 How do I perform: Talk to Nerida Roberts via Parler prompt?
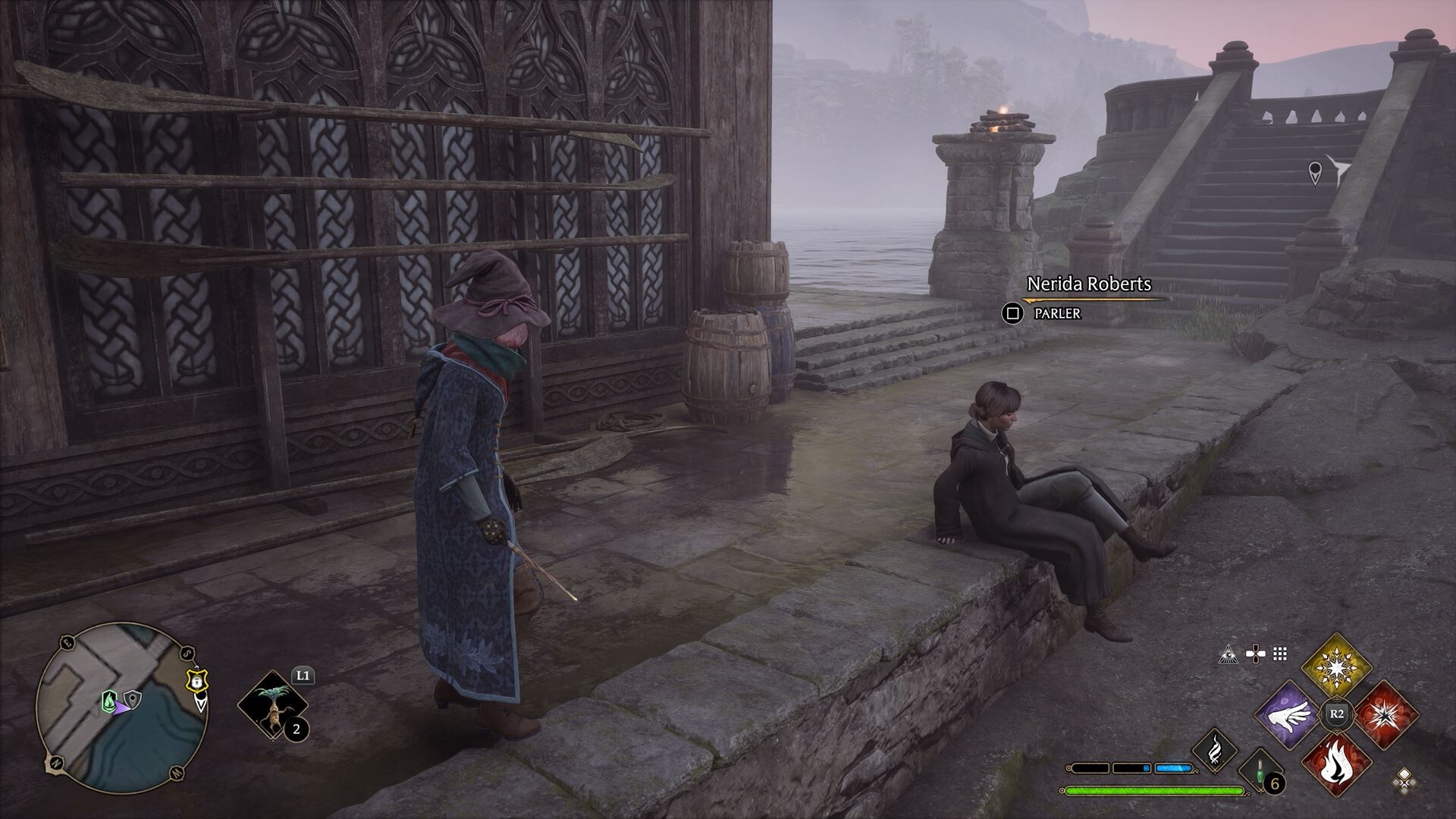pyautogui.click(x=1012, y=312)
